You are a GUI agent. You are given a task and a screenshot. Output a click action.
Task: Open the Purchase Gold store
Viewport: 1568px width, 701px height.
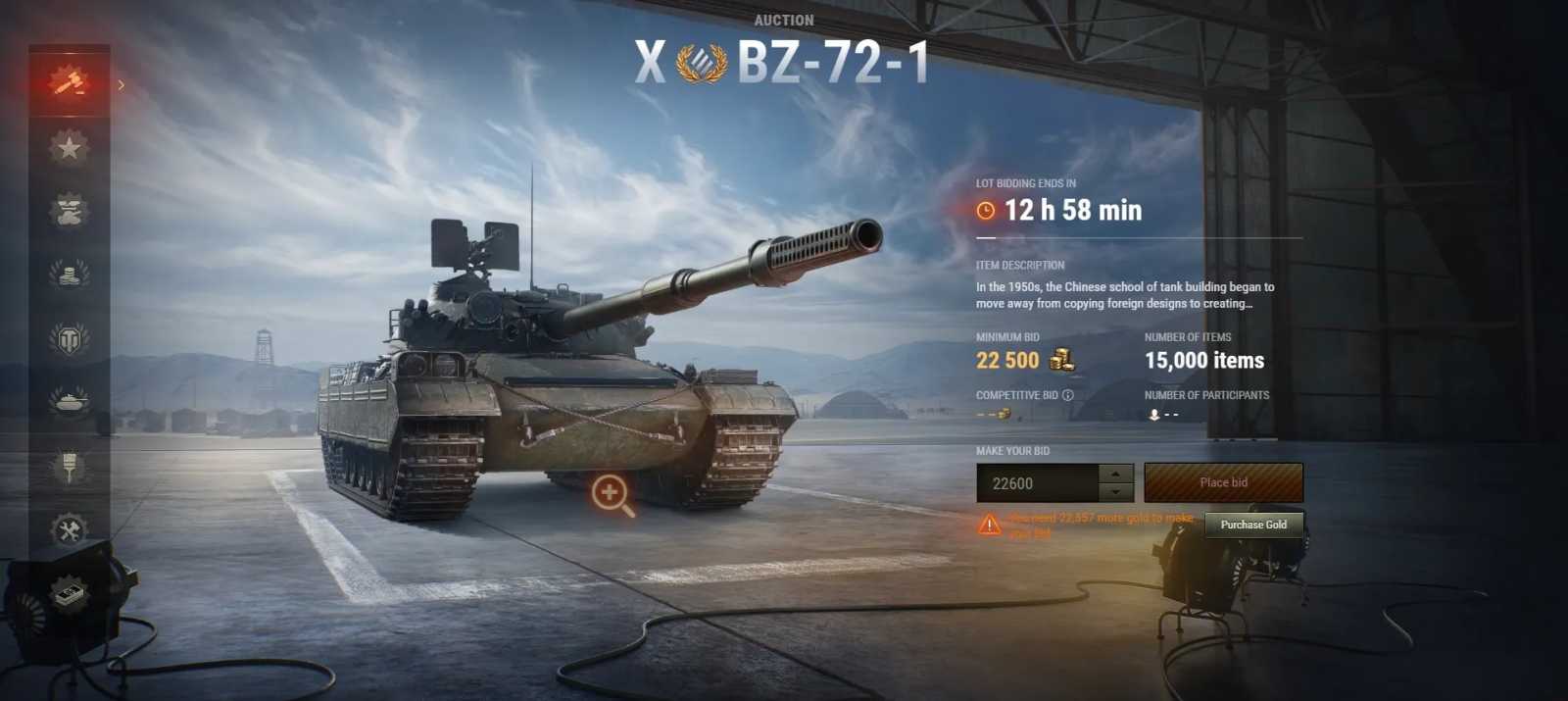tap(1253, 525)
